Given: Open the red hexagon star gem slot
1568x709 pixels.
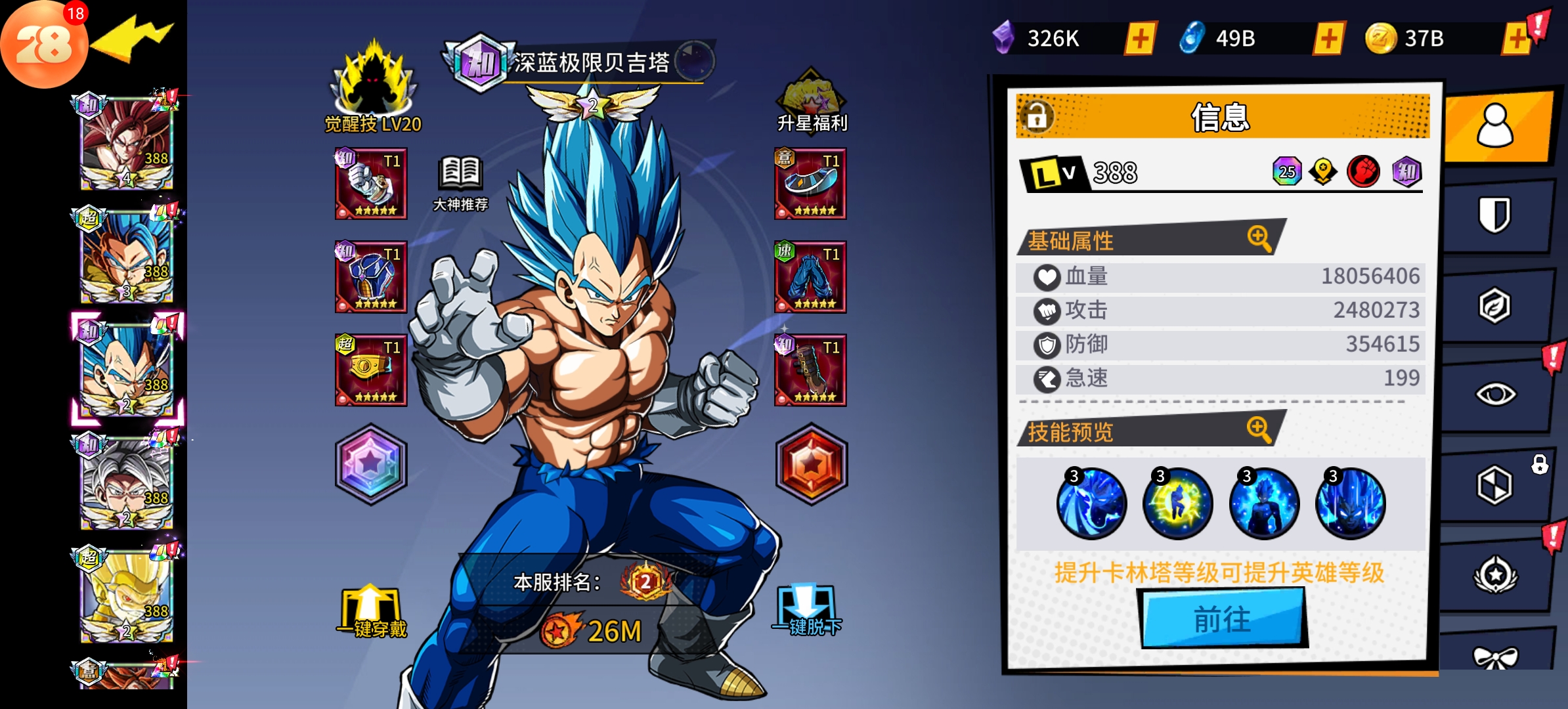Looking at the screenshot, I should click(812, 463).
